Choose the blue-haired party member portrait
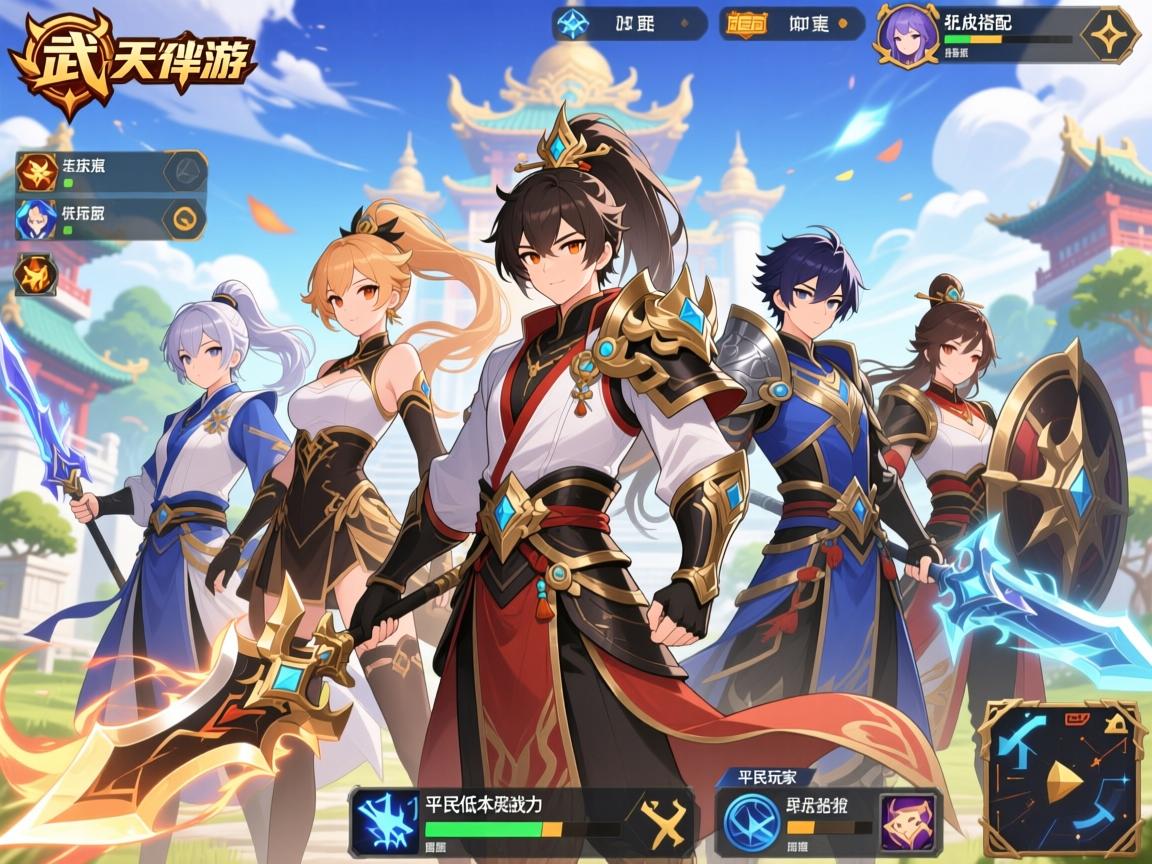 35,219
